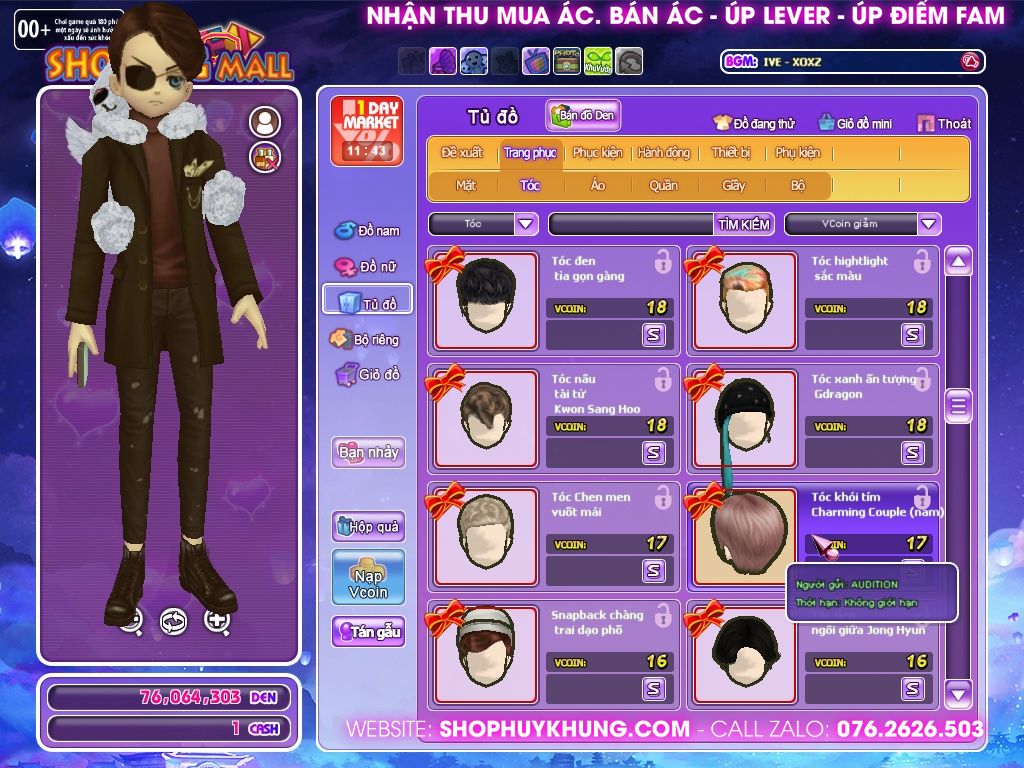Open the Thiết bị tab
The image size is (1024, 768).
(731, 153)
